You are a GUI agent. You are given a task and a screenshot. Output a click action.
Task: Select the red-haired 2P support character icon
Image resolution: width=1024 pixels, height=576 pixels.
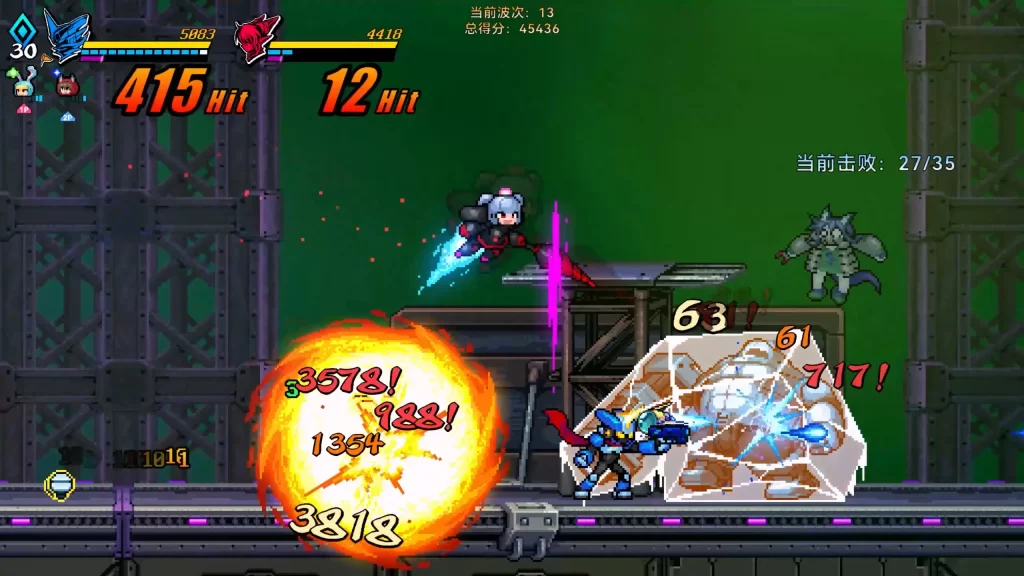point(67,86)
